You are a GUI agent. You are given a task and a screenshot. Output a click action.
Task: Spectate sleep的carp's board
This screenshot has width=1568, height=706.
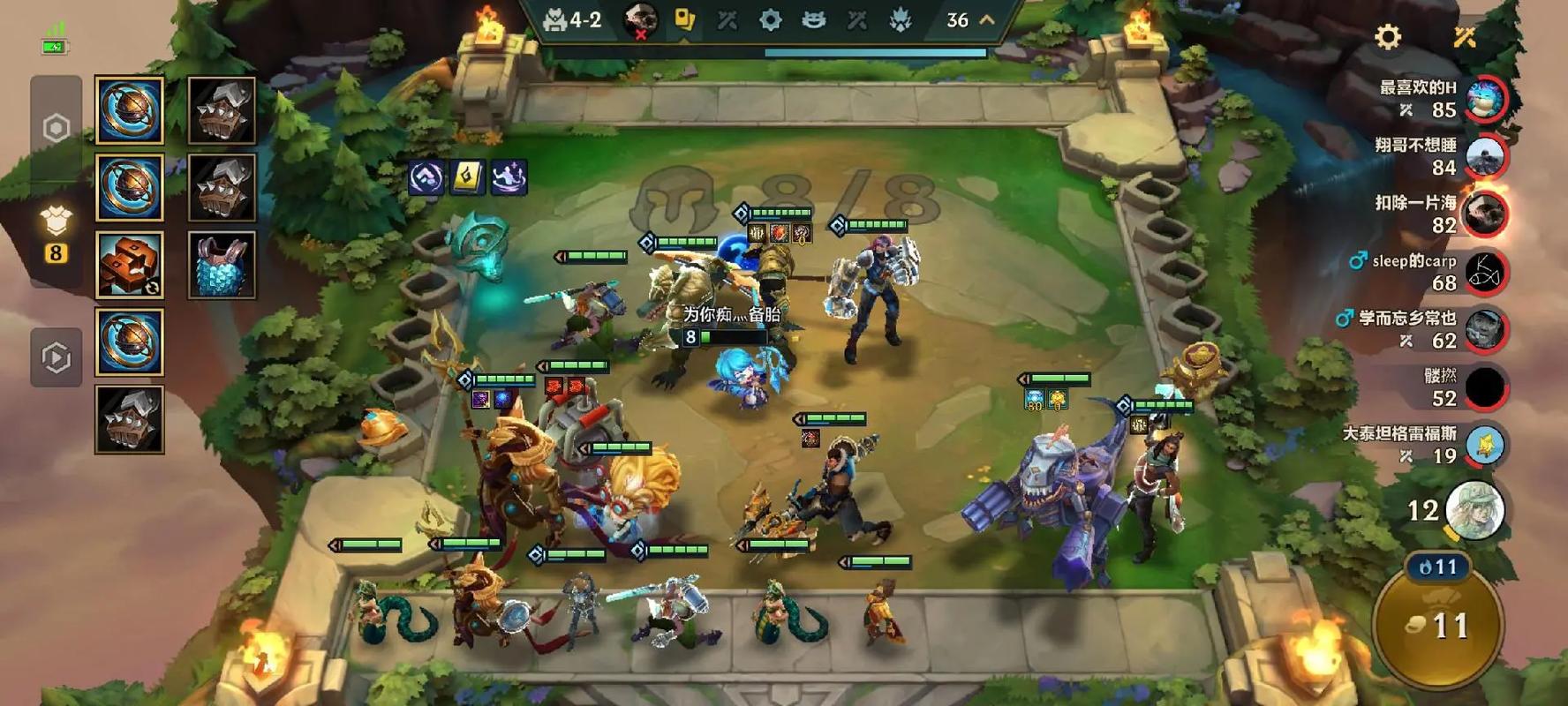point(1485,272)
